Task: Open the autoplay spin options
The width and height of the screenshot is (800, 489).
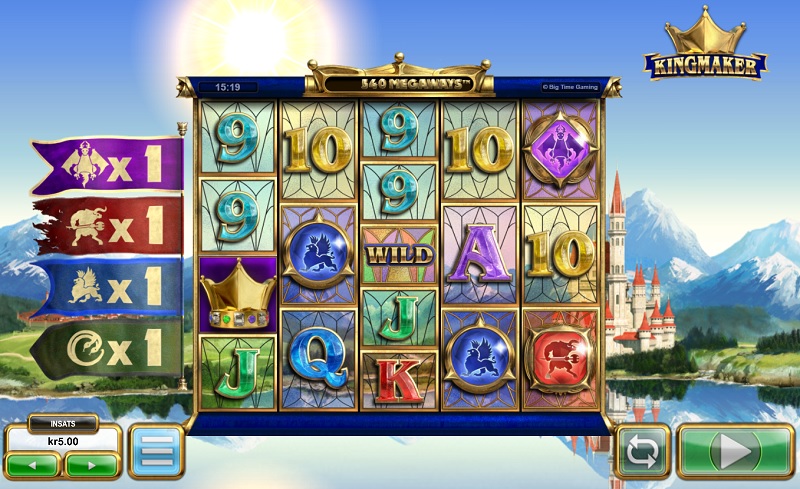Action: [x=641, y=452]
